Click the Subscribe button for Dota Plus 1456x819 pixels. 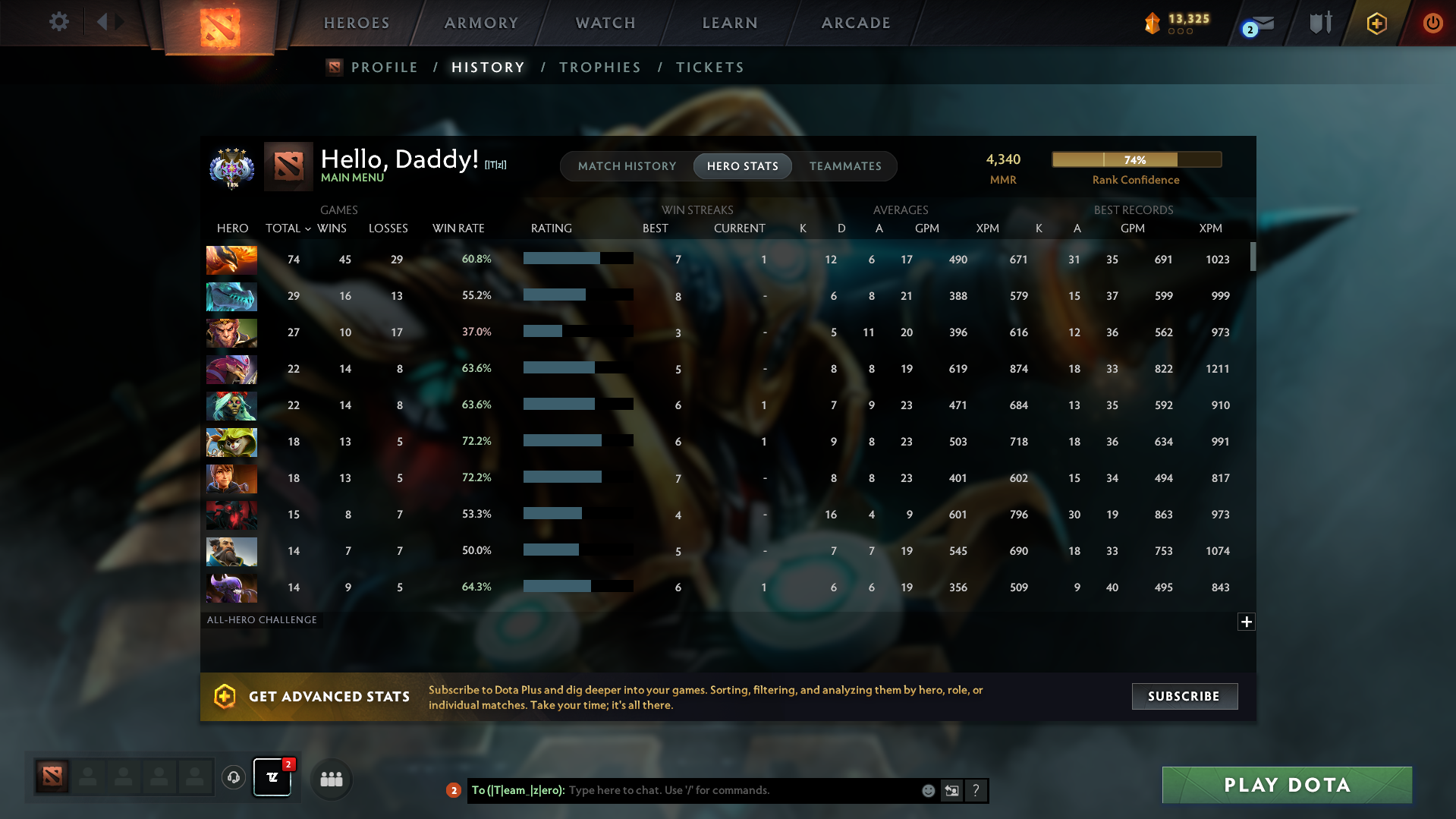(x=1184, y=696)
